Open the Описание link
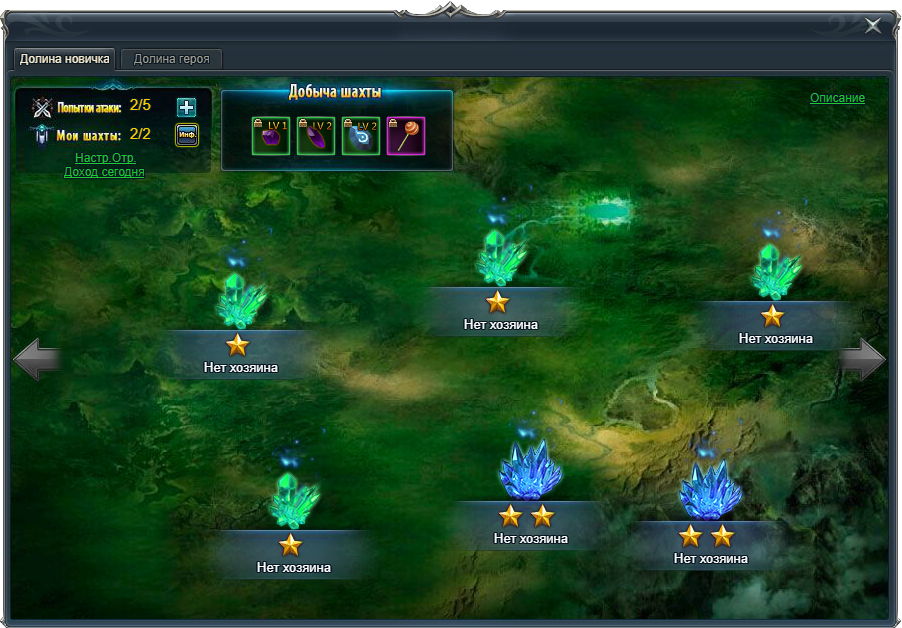902x628 pixels. pos(837,98)
